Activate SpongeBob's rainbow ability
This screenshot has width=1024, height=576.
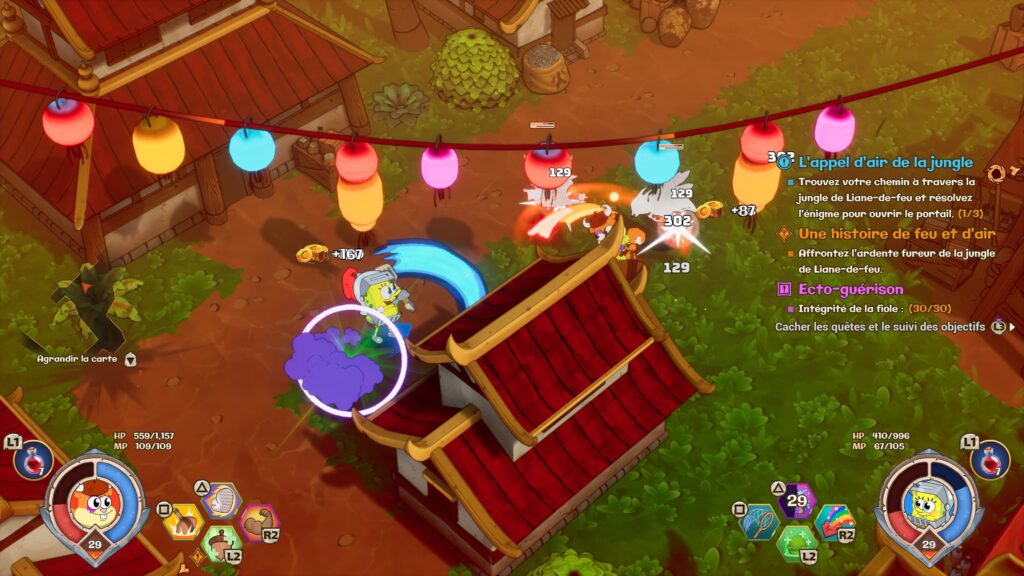[834, 522]
